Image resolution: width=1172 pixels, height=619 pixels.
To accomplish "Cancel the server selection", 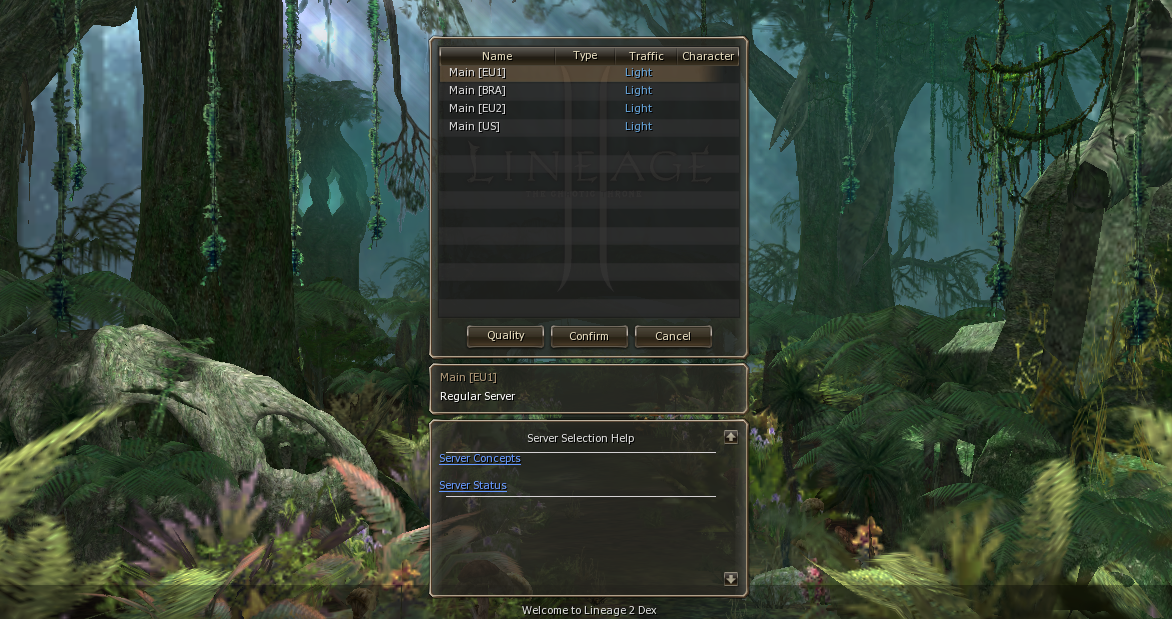I will pos(673,336).
